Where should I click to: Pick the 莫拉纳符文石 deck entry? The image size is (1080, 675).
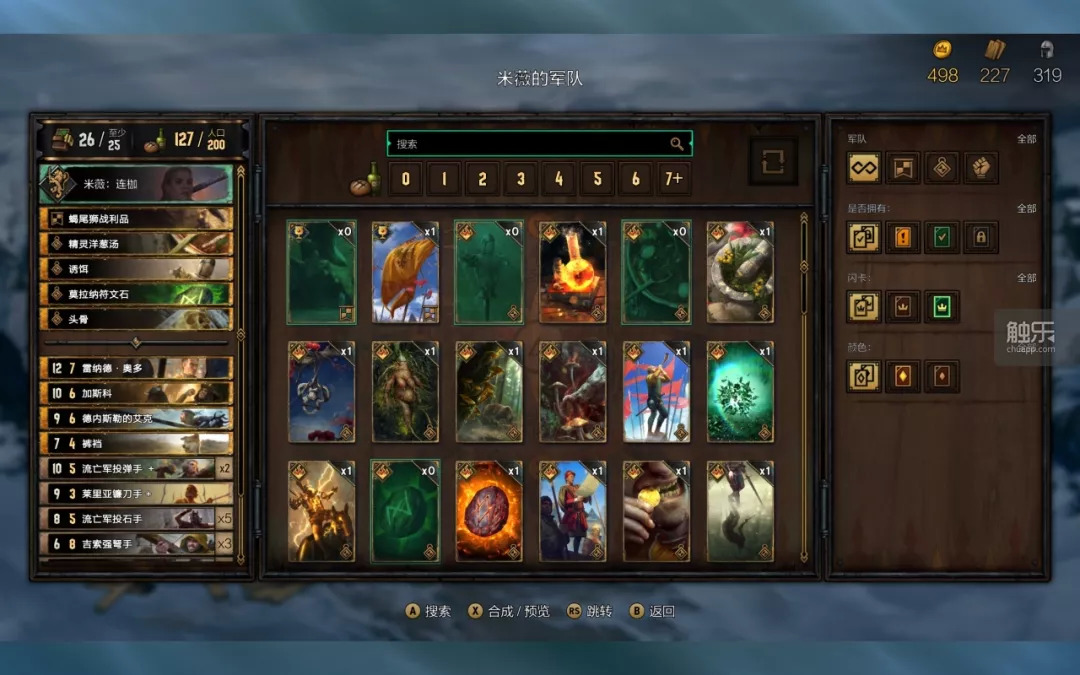coord(135,294)
